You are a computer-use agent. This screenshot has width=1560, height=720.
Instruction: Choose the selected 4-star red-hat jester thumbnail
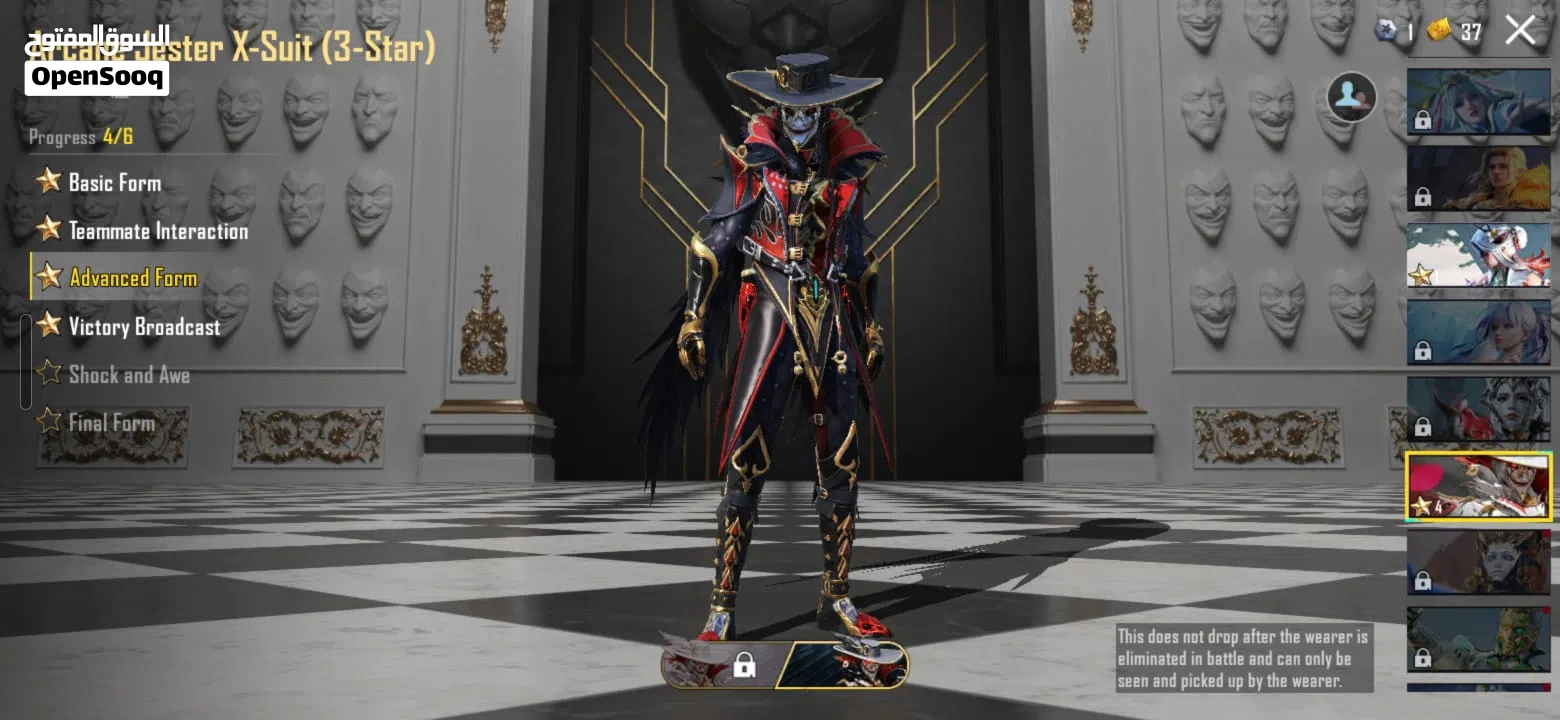coord(1478,486)
